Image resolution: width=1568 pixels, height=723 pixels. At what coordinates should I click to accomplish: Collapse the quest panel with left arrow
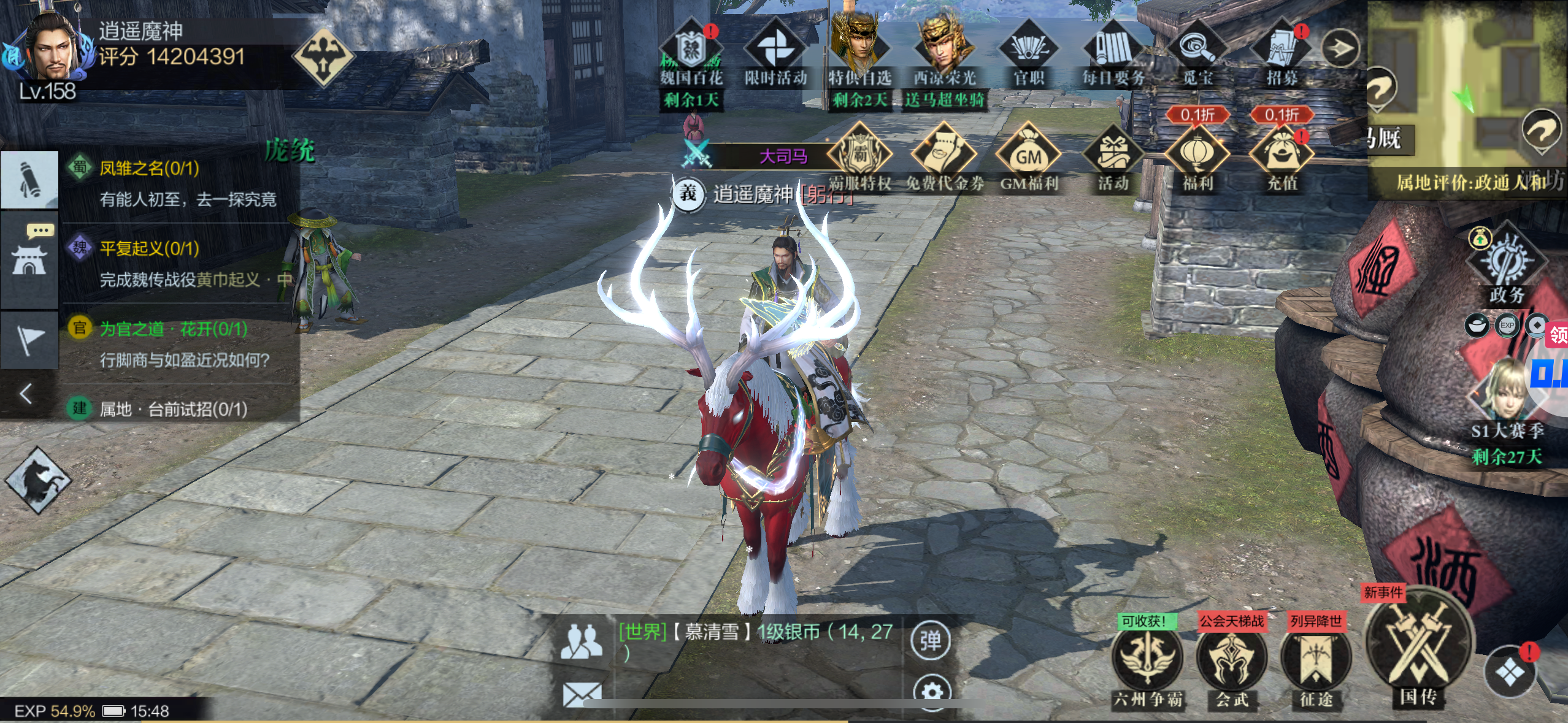[x=26, y=394]
